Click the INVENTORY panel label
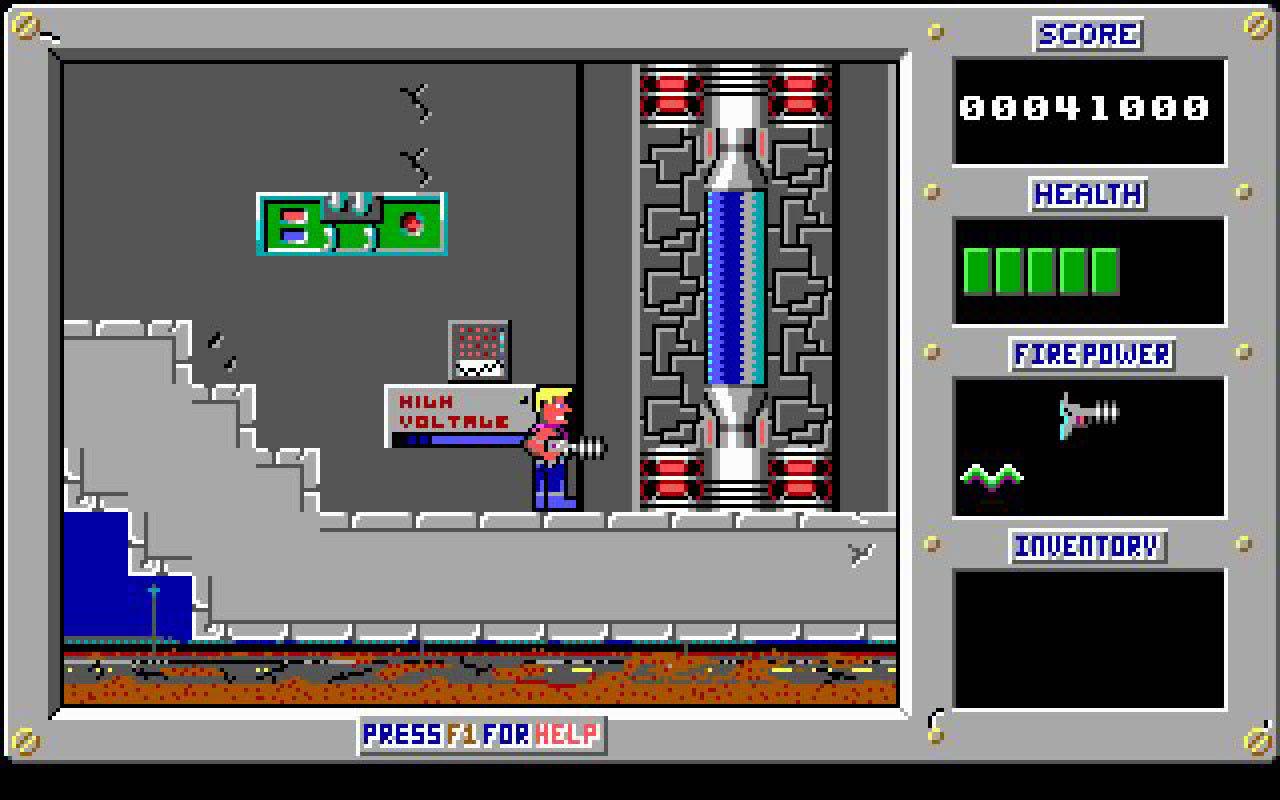1280x800 pixels. [1088, 546]
